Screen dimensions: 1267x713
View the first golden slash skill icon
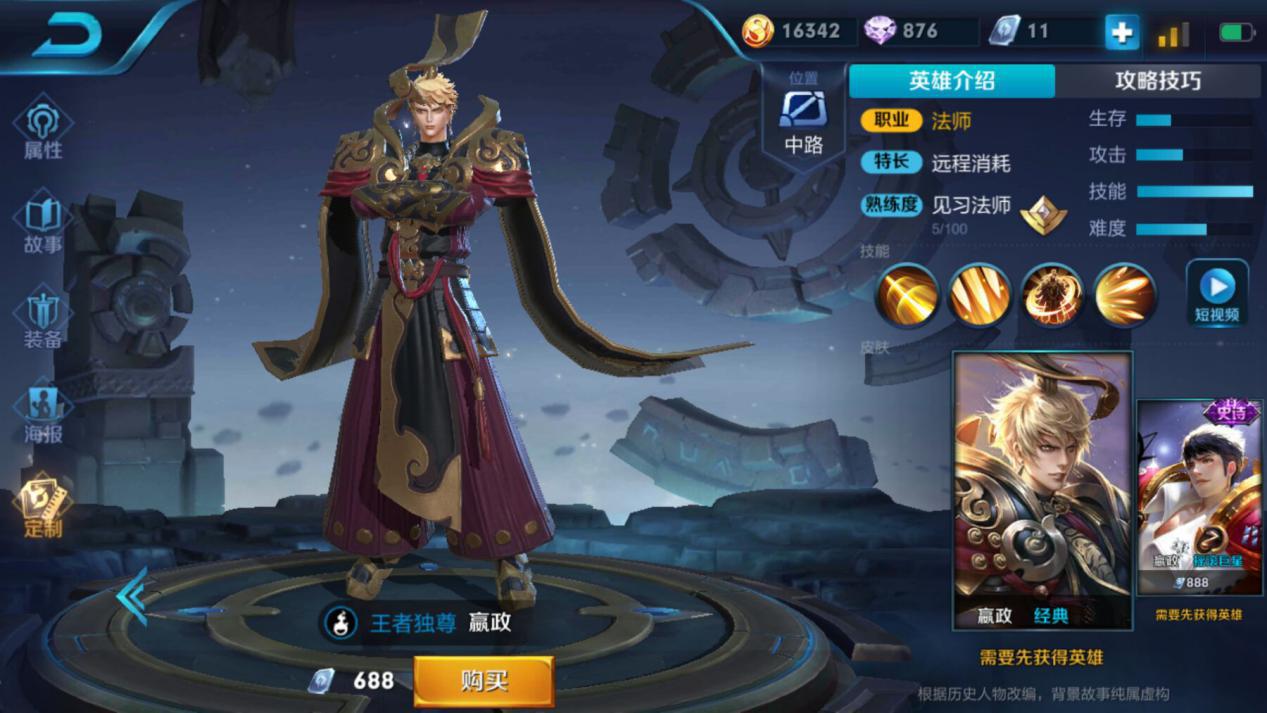[x=907, y=295]
